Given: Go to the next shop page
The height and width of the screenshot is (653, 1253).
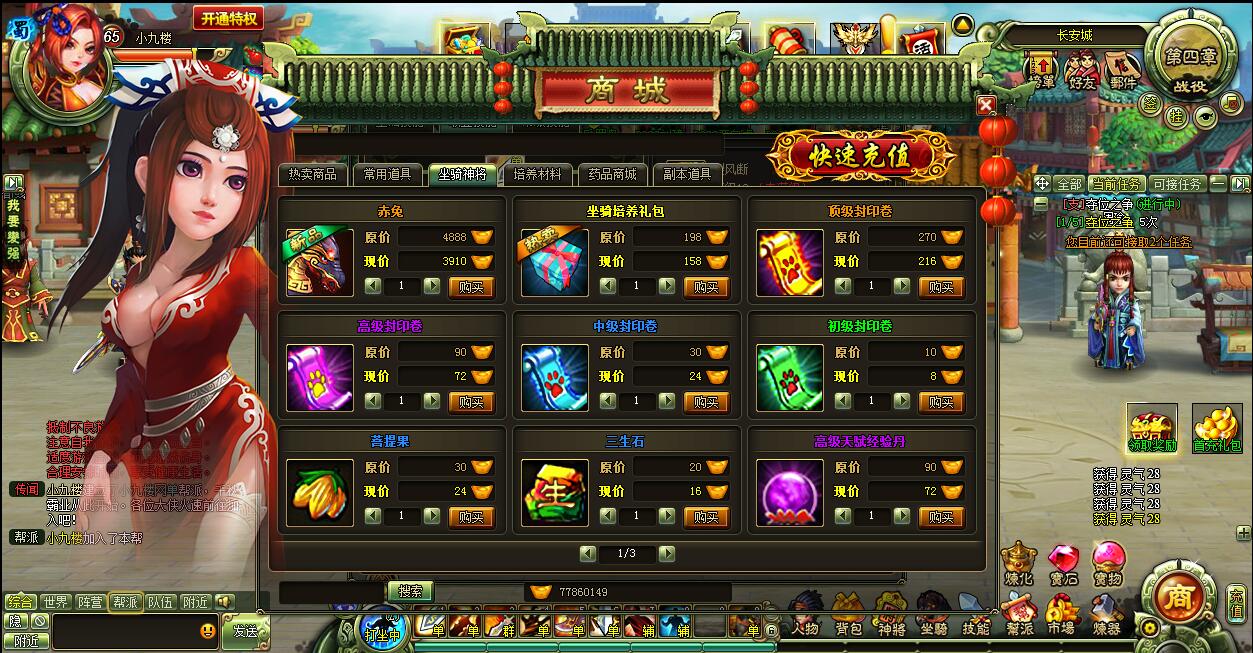Looking at the screenshot, I should [666, 553].
